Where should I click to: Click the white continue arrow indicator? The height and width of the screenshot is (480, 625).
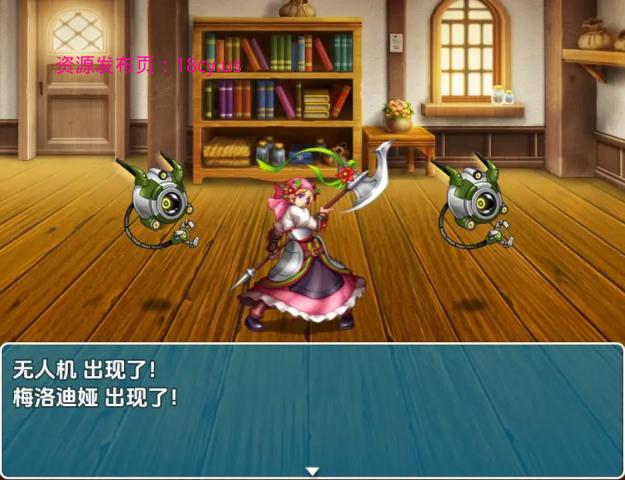pyautogui.click(x=312, y=471)
